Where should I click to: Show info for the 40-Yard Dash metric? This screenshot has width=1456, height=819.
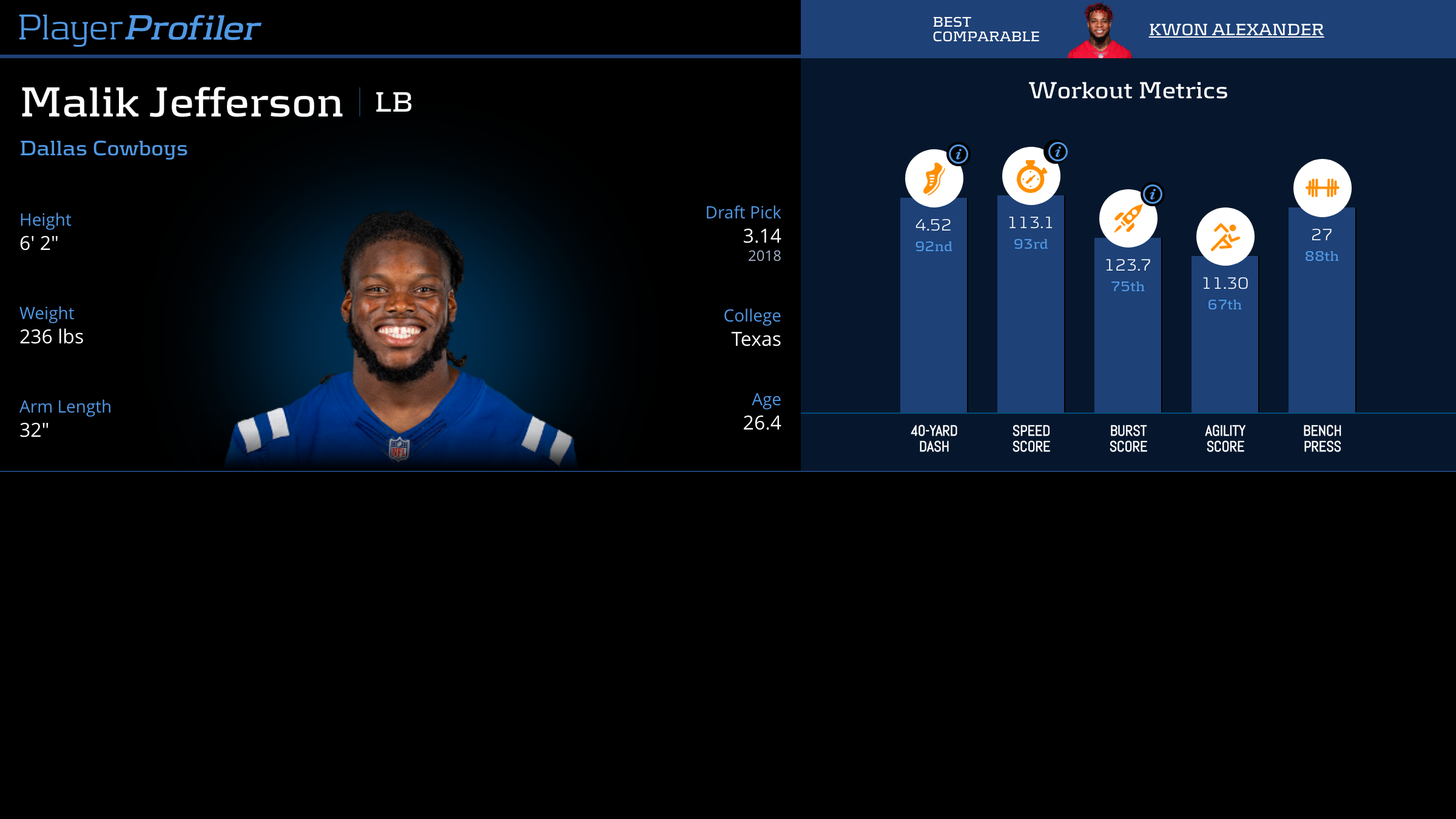959,154
